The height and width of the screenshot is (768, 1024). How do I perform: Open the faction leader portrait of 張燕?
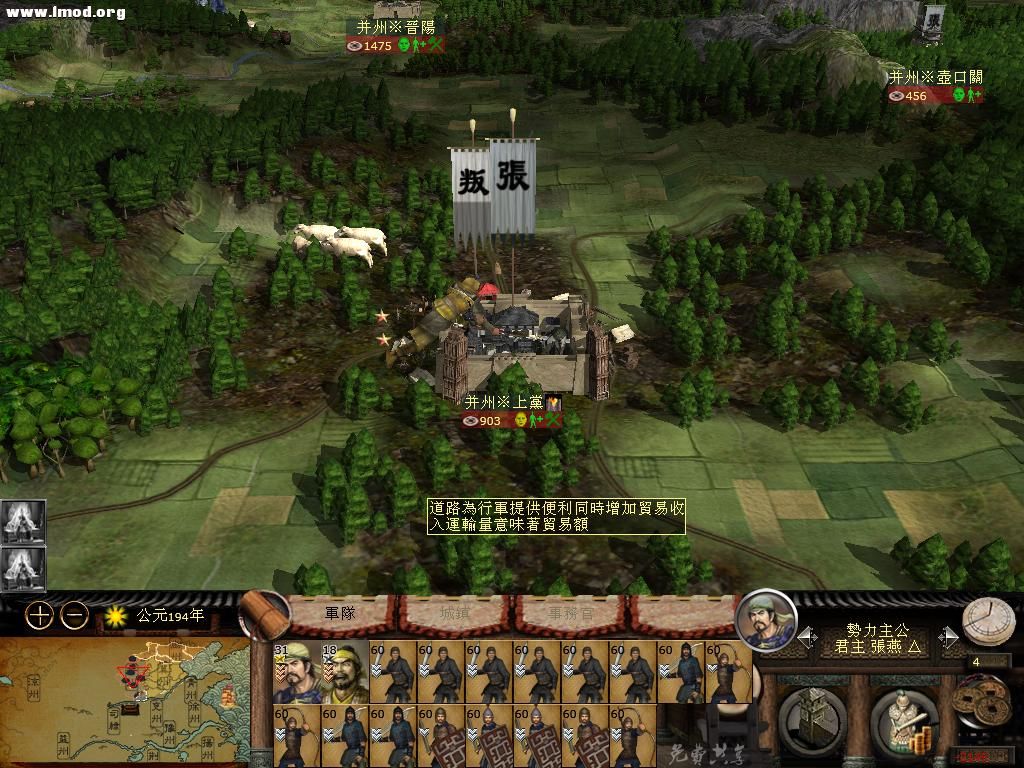click(766, 620)
